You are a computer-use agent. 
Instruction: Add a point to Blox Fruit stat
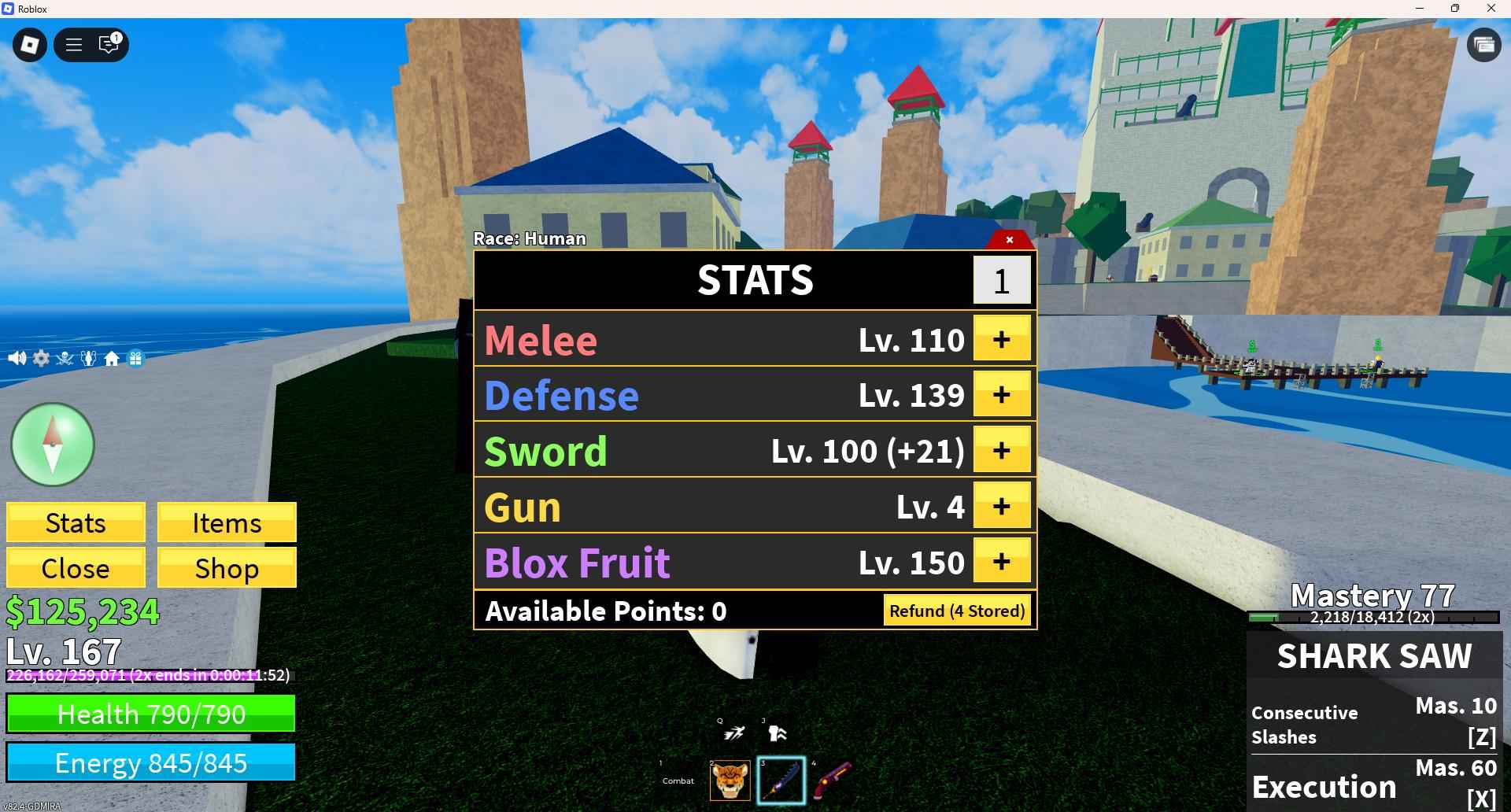1002,562
